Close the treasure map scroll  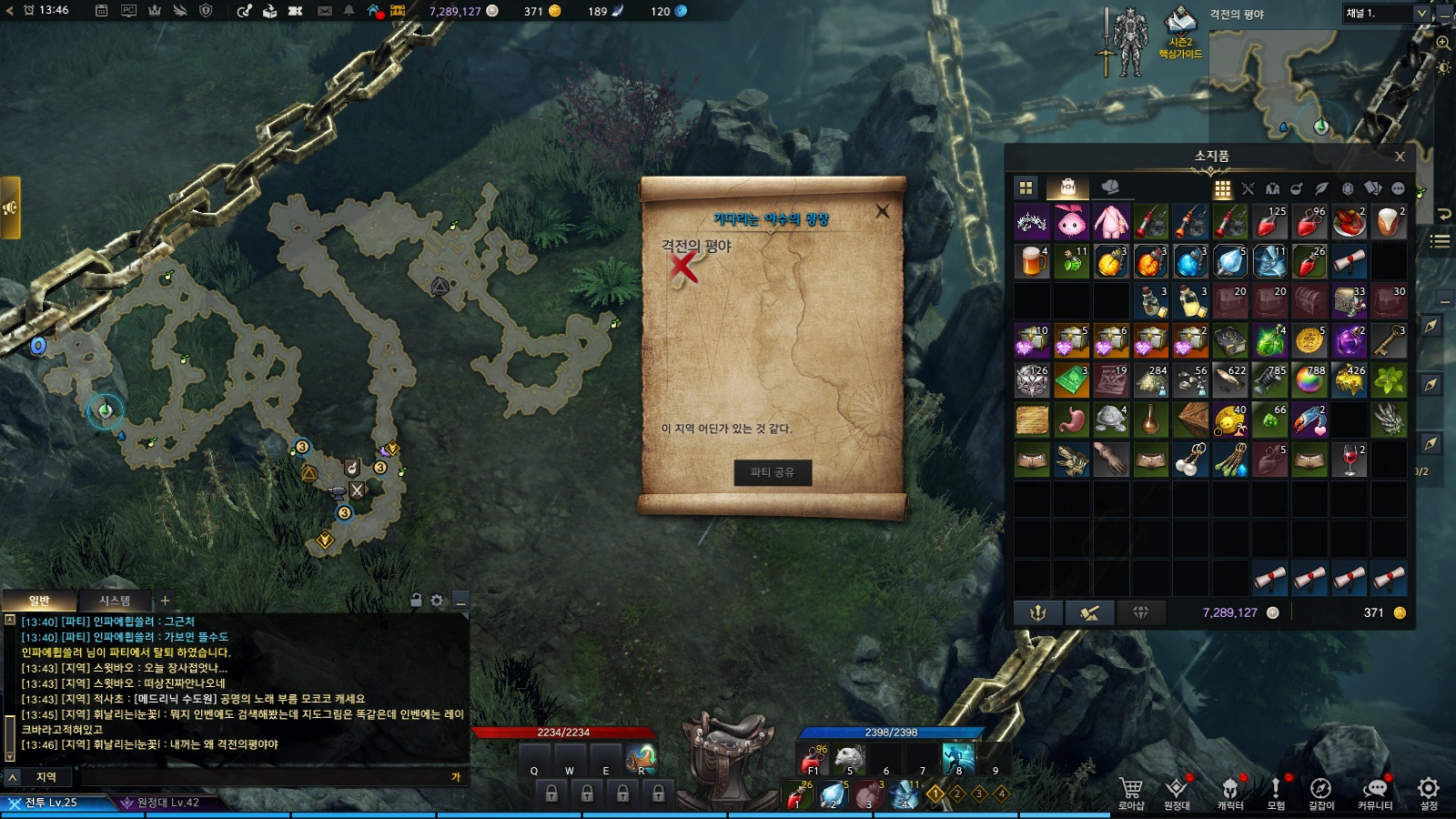pos(882,211)
